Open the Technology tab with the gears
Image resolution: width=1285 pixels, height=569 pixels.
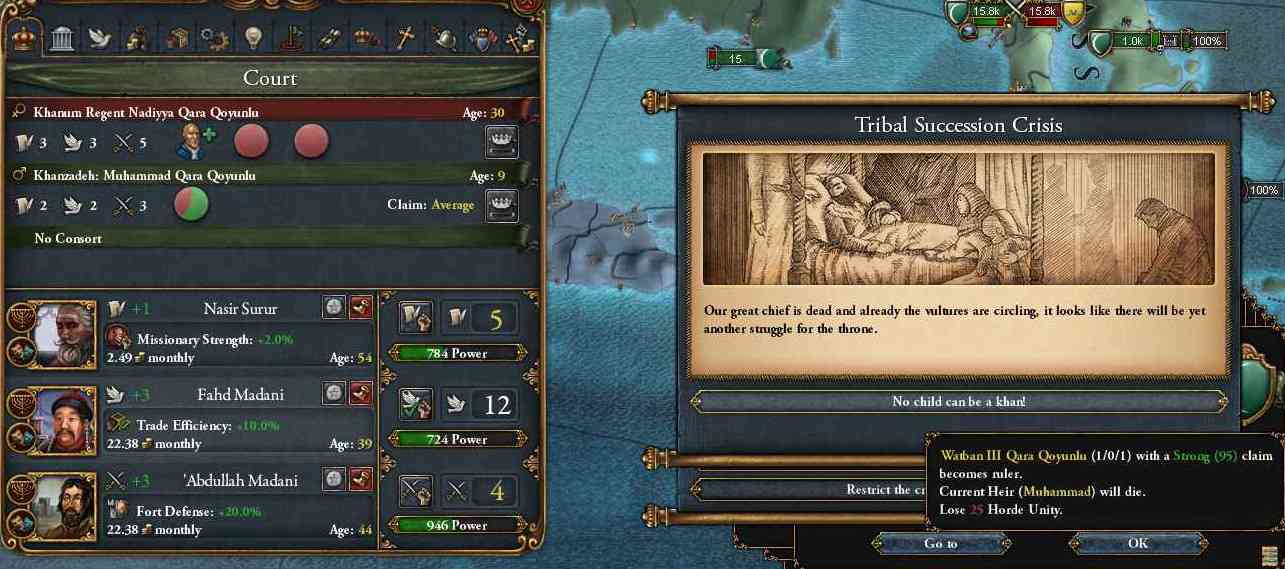click(x=213, y=39)
